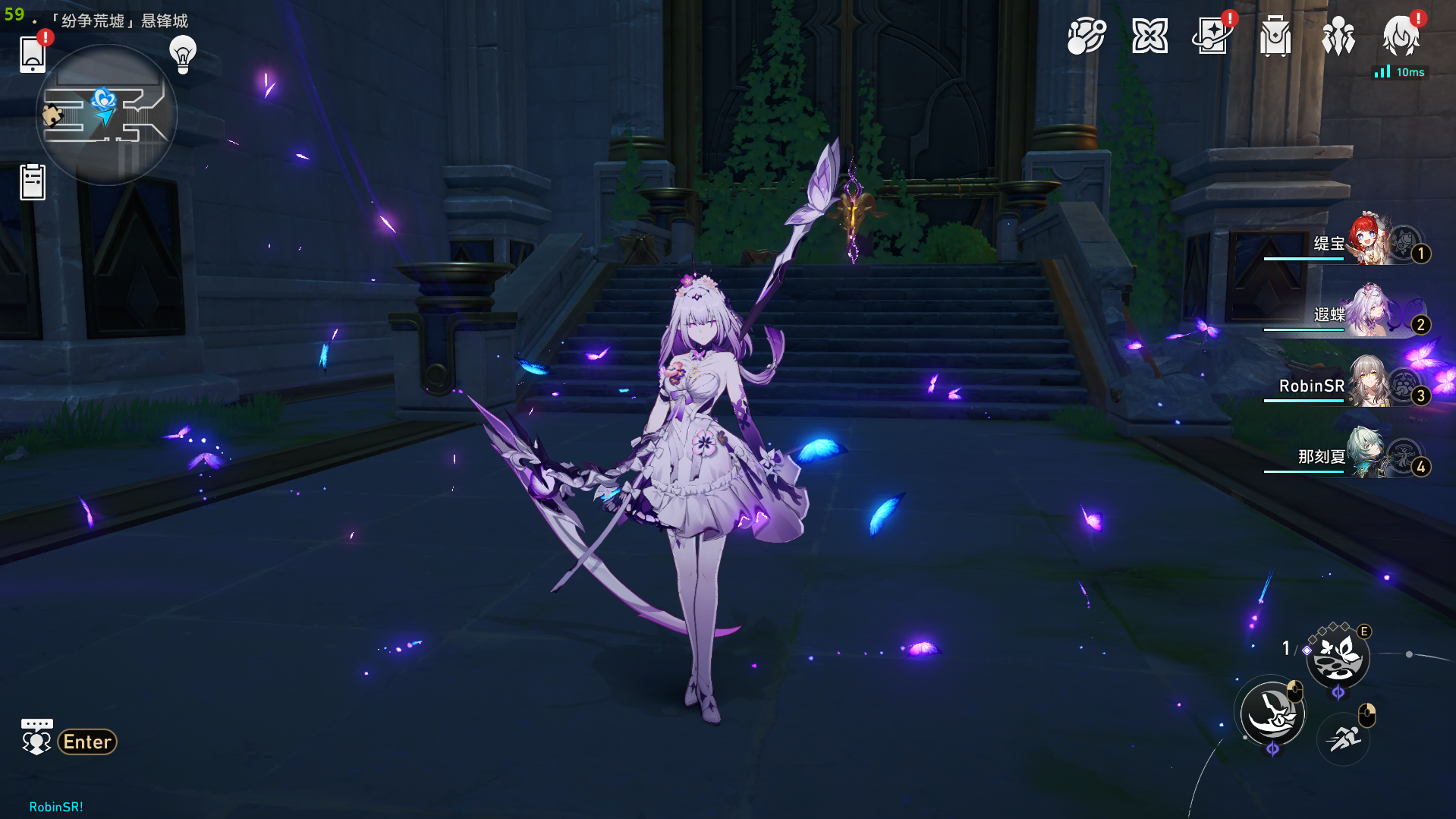Screen dimensions: 1456x819
Task: Open the backpack inventory
Action: pos(1275,36)
